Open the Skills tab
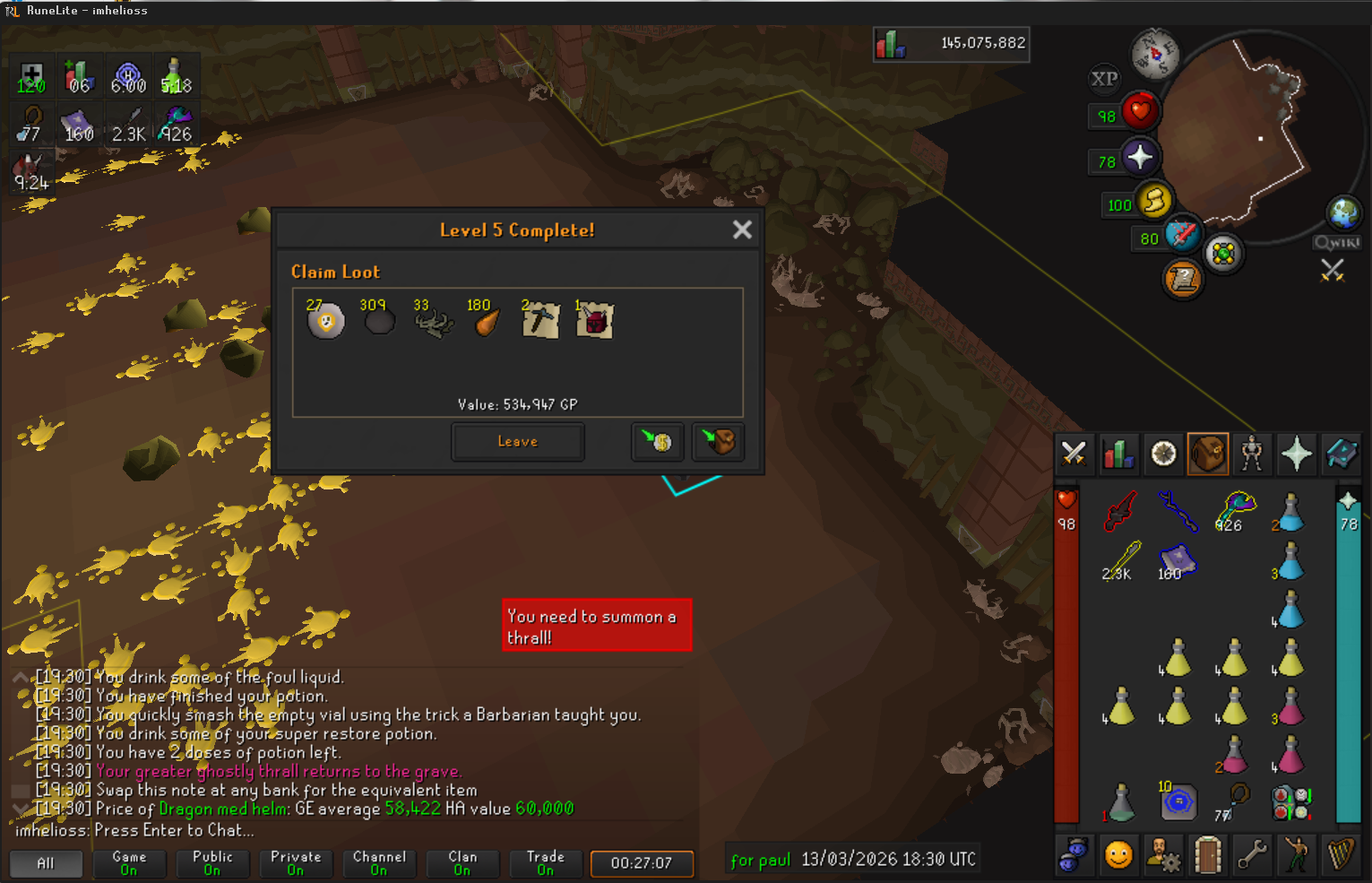 point(1118,454)
